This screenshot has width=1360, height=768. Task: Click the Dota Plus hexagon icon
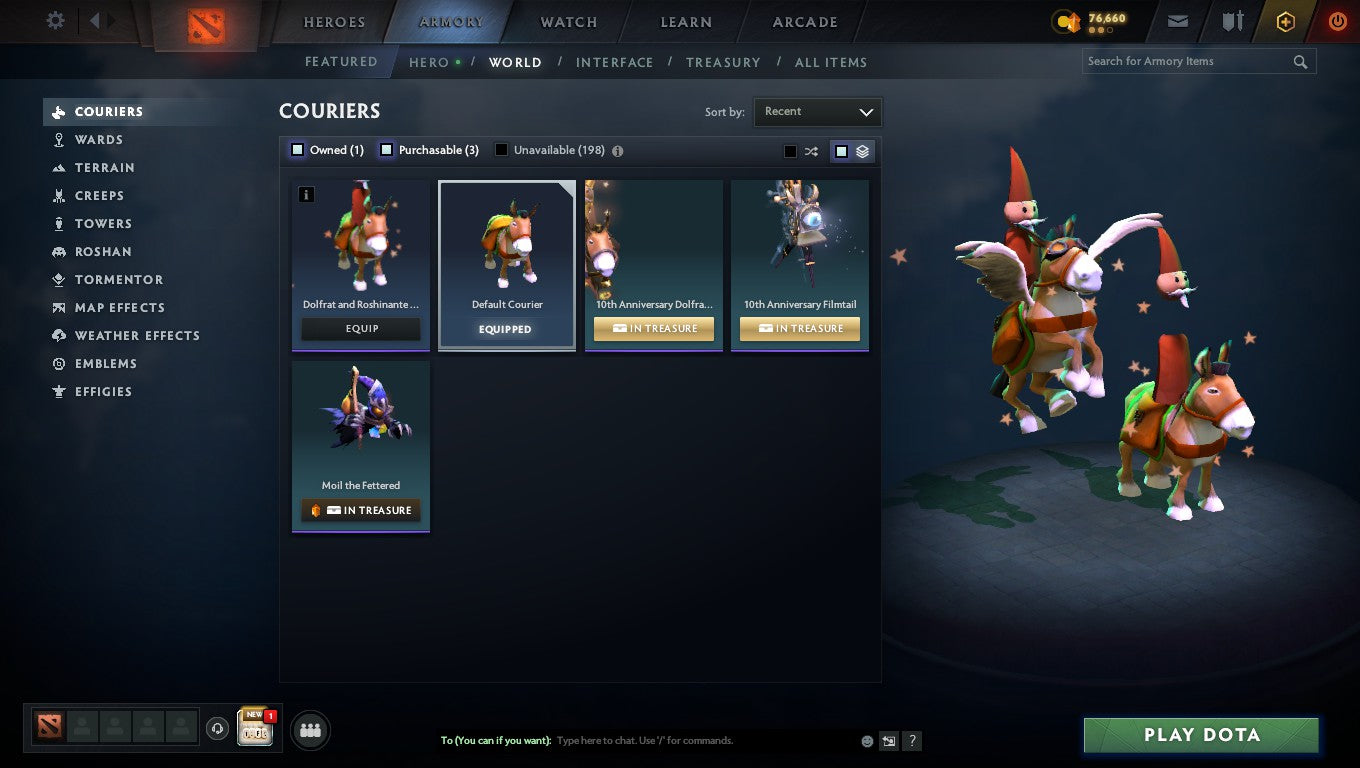coord(1285,20)
